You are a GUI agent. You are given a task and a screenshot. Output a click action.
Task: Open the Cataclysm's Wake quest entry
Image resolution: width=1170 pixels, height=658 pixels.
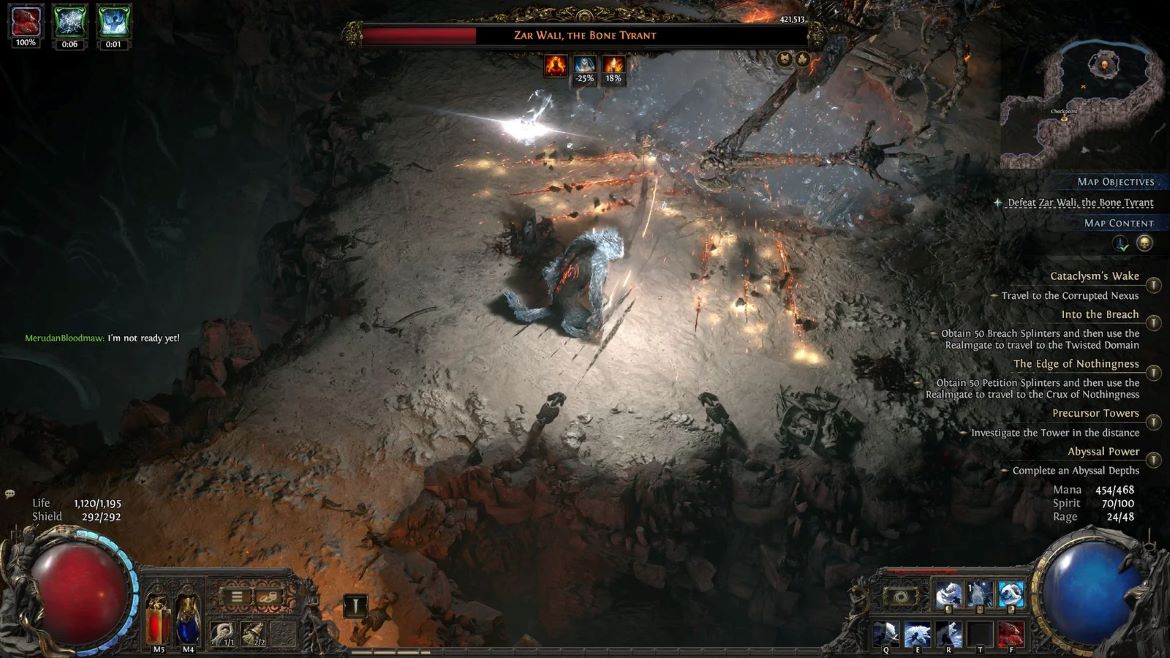1094,277
